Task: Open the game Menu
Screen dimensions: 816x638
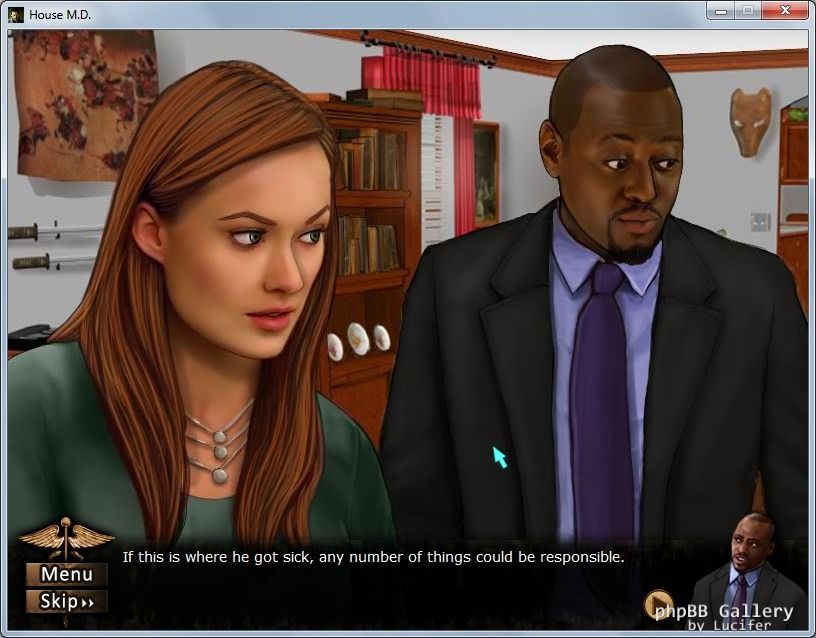Action: click(66, 574)
